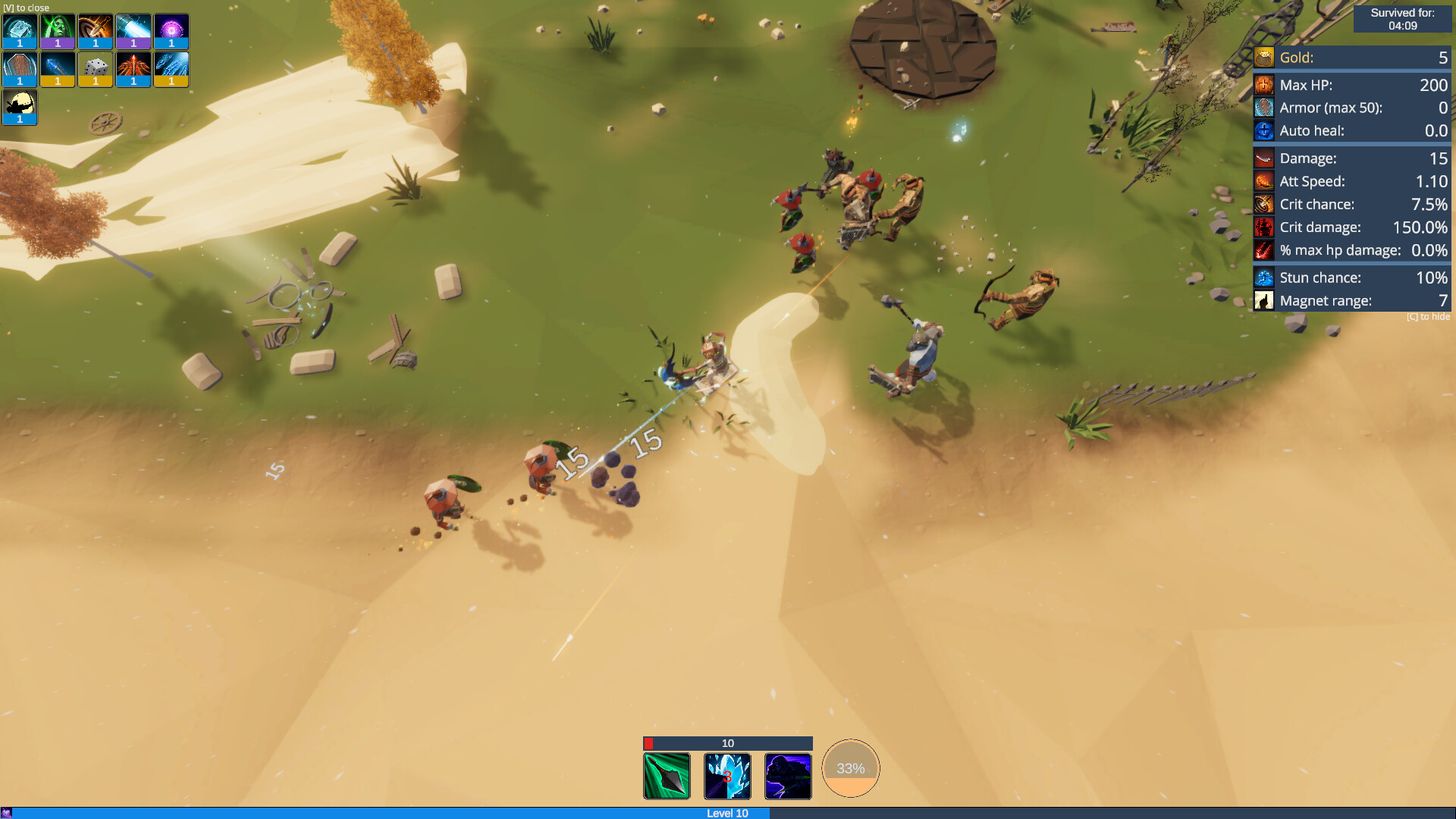The image size is (1456, 819).
Task: Click the 'Survived for 04:09' timer display
Action: click(1402, 18)
